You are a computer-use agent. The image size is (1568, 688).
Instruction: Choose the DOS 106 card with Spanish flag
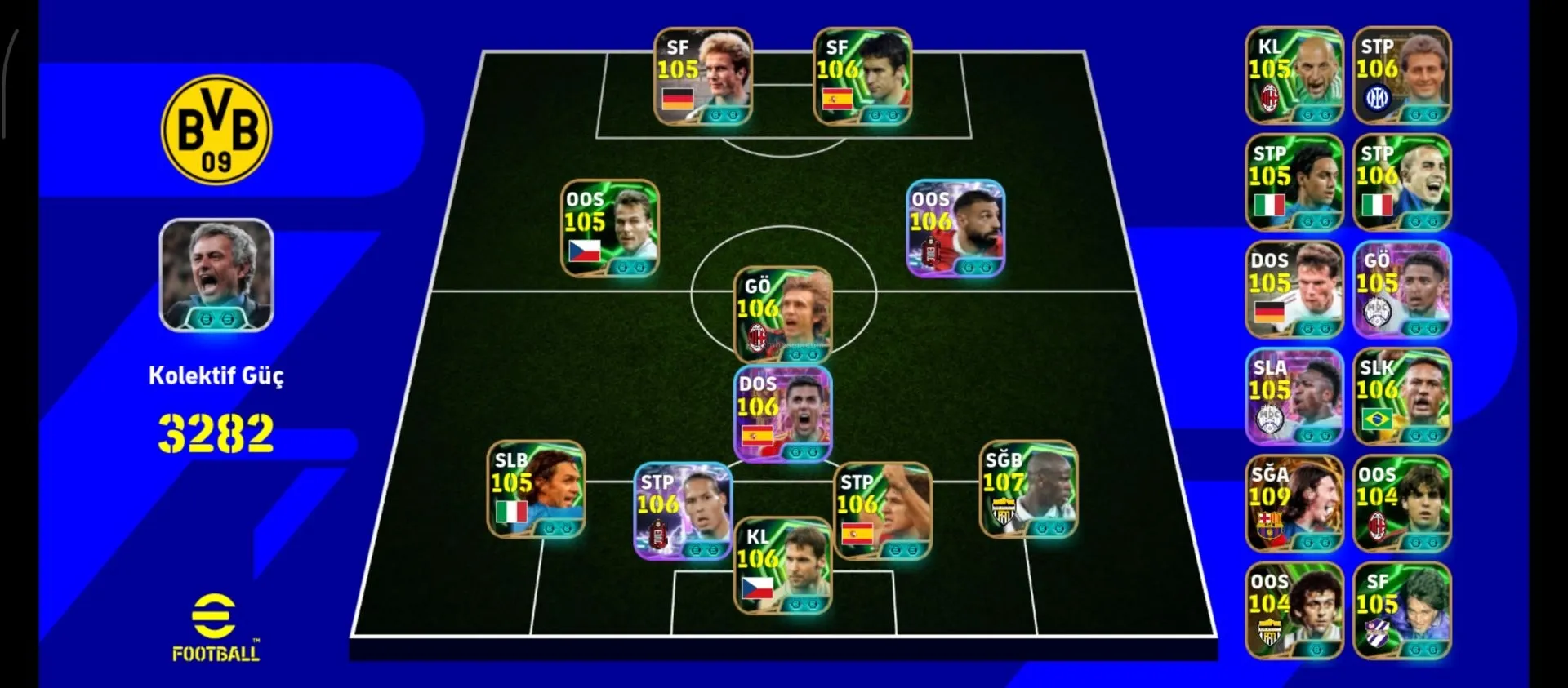(x=783, y=414)
